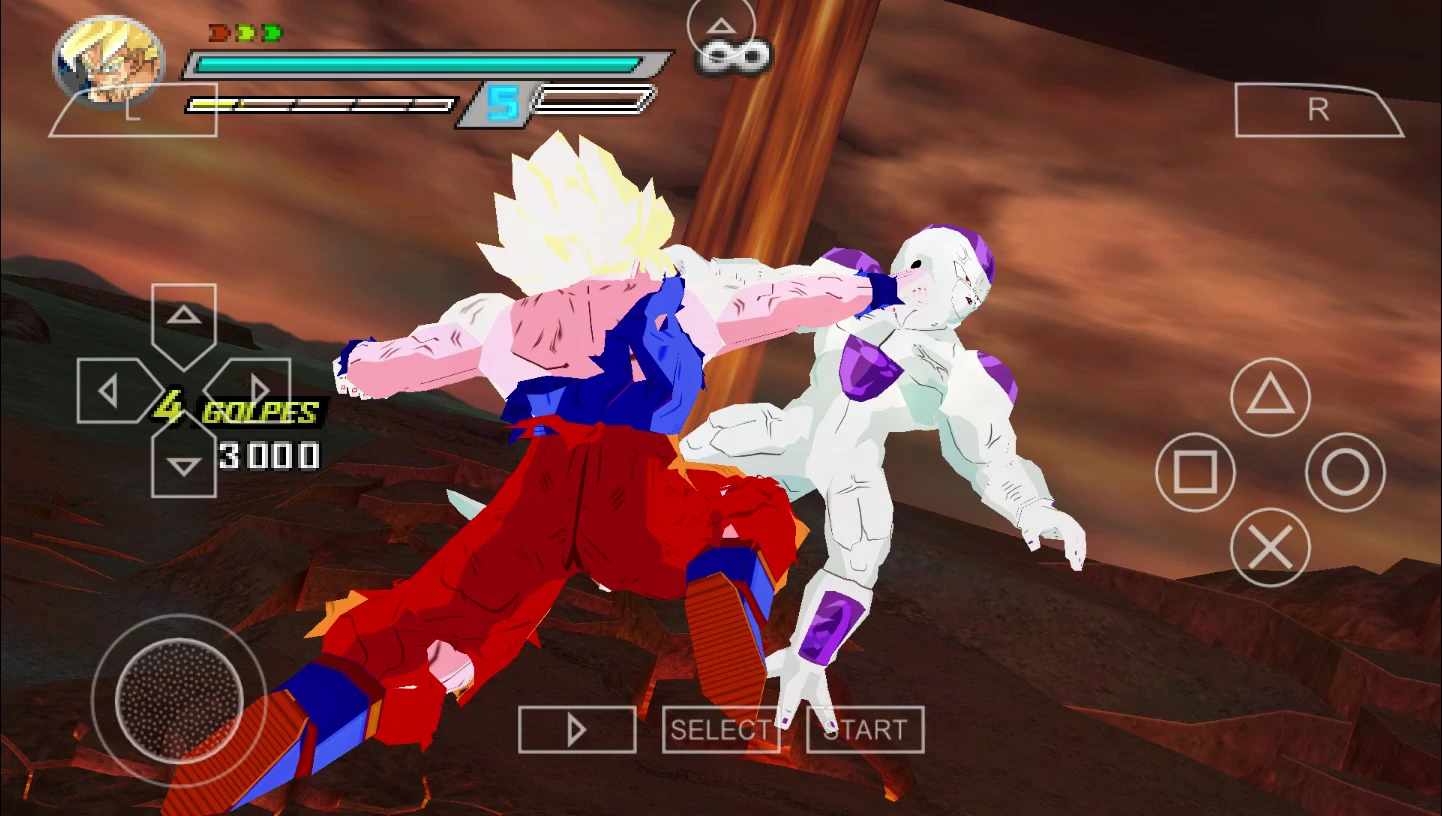Tap the virtual analog stick
The height and width of the screenshot is (816, 1442).
coord(180,700)
